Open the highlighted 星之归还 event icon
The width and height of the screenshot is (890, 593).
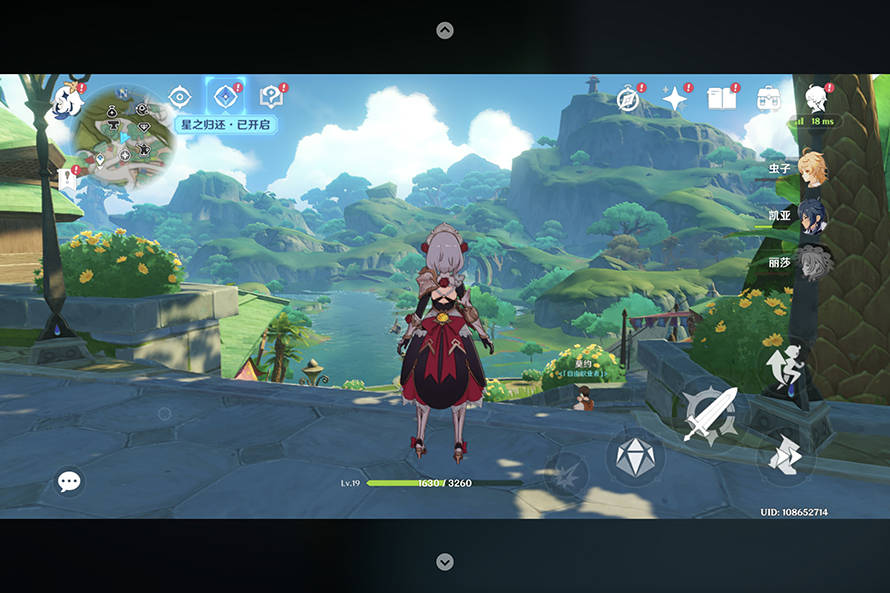(x=225, y=97)
